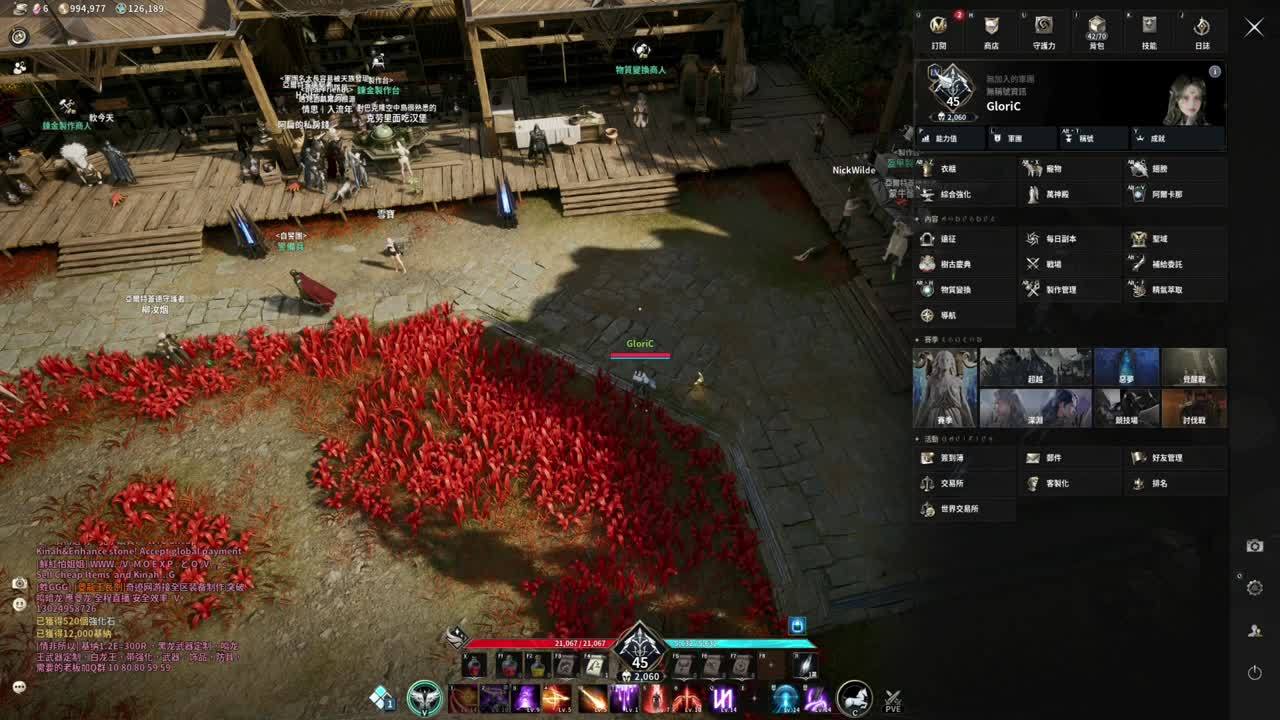Click the gear settings icon

[x=1254, y=588]
